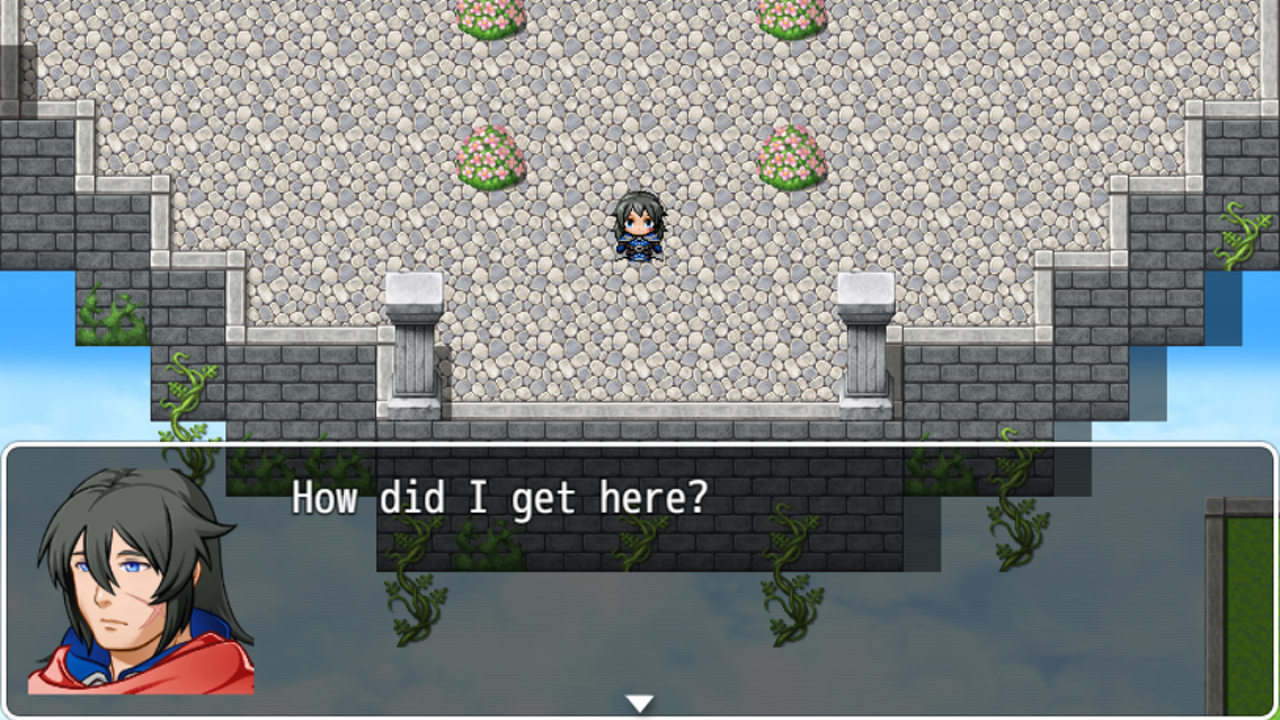Click the hero portrait frame border
This screenshot has height=720, width=1280.
click(x=10, y=580)
